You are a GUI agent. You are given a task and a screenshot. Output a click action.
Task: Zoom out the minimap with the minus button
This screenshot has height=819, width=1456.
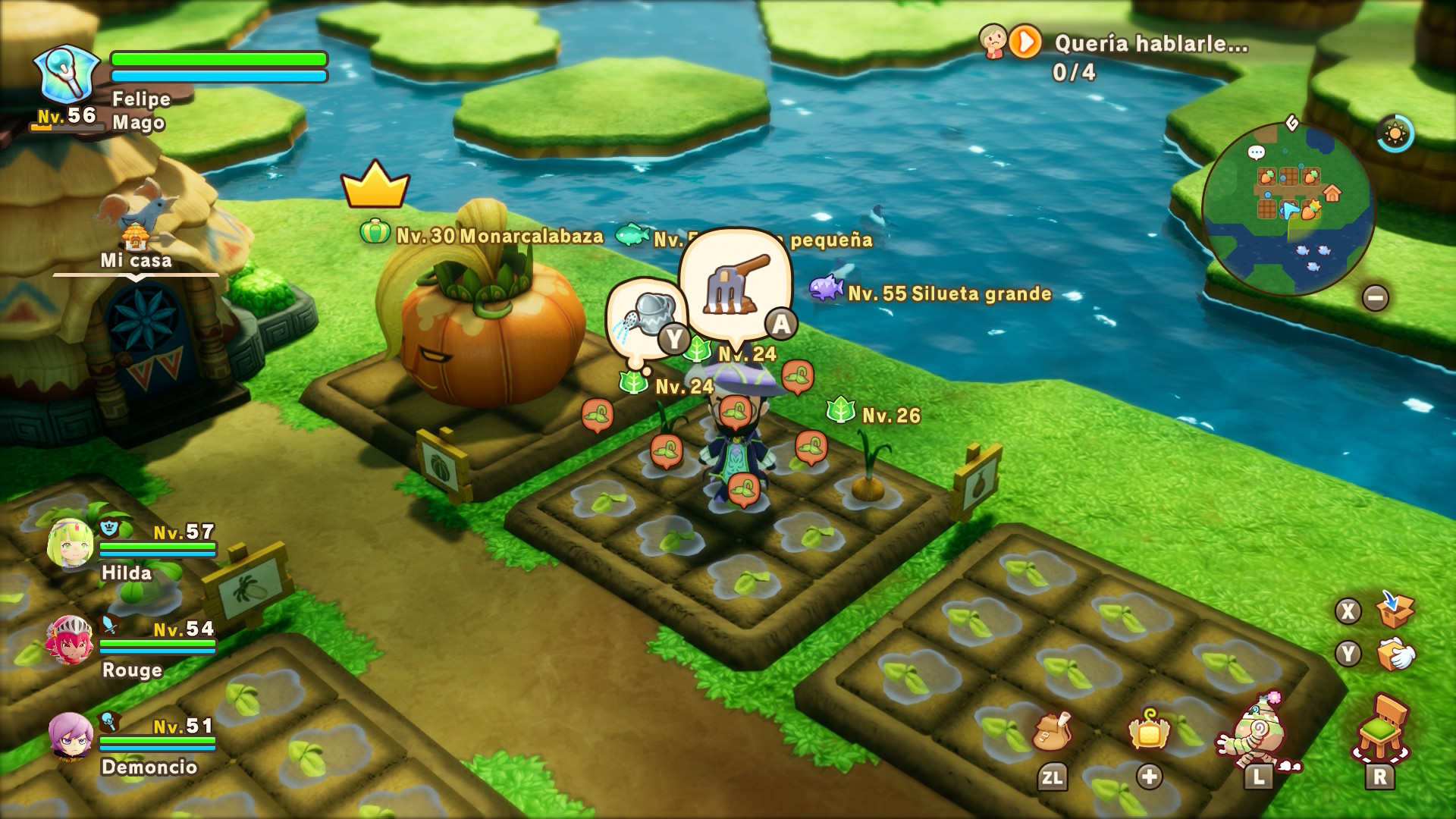[x=1375, y=297]
